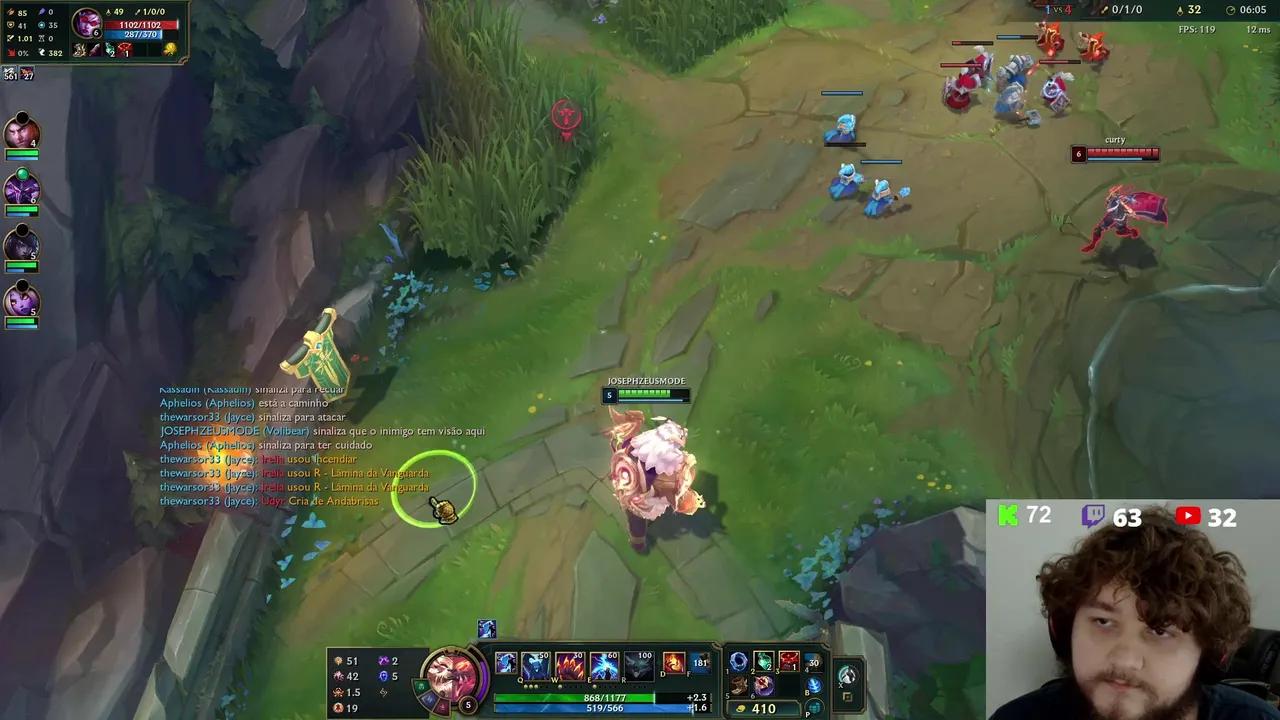Open the shop using the P icon
Screen dimensions: 1280x720
[x=815, y=707]
